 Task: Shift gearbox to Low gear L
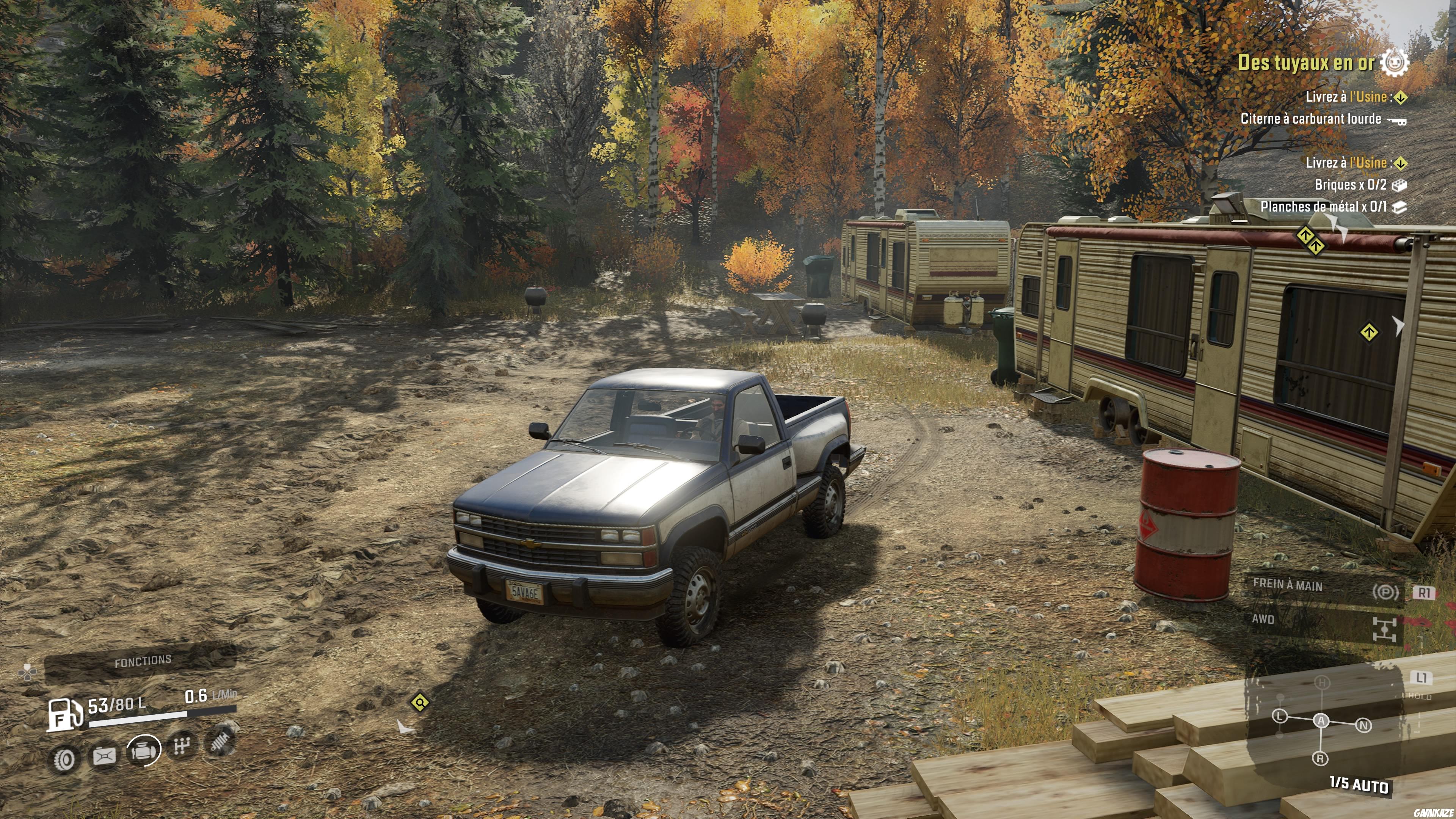pyautogui.click(x=1280, y=717)
